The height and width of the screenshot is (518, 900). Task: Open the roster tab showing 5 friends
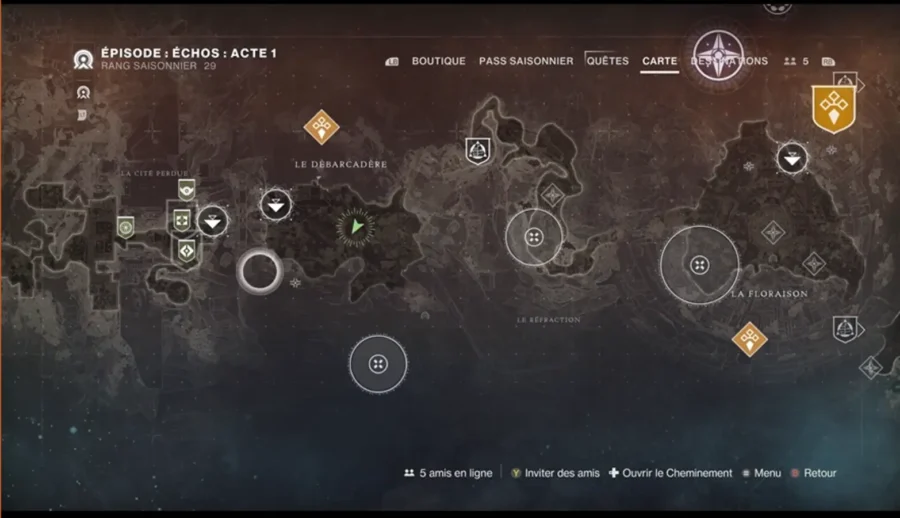pyautogui.click(x=797, y=61)
